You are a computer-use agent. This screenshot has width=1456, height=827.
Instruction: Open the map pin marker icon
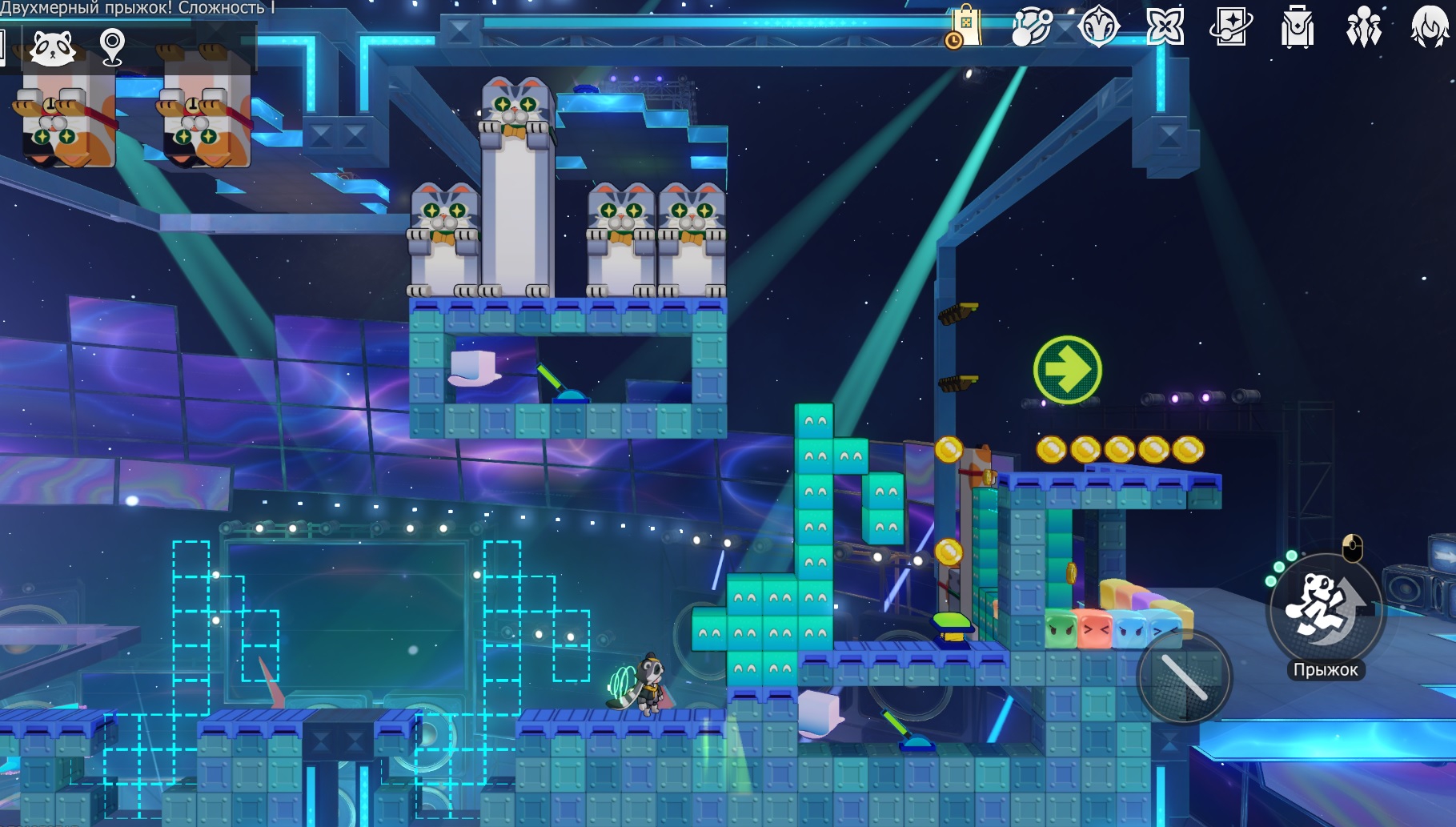click(x=112, y=46)
